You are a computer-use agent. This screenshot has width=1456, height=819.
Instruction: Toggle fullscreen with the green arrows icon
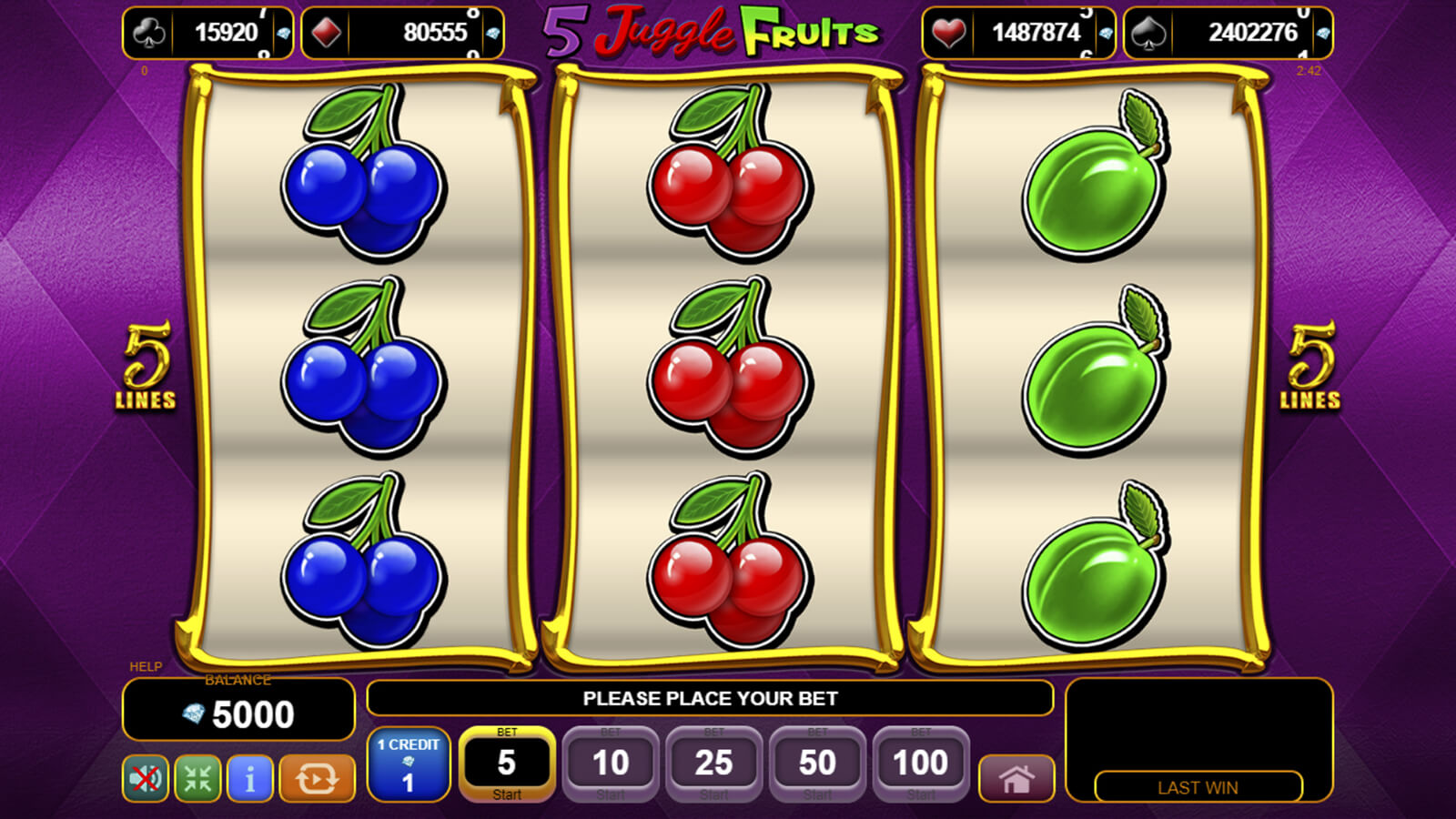coord(197,779)
